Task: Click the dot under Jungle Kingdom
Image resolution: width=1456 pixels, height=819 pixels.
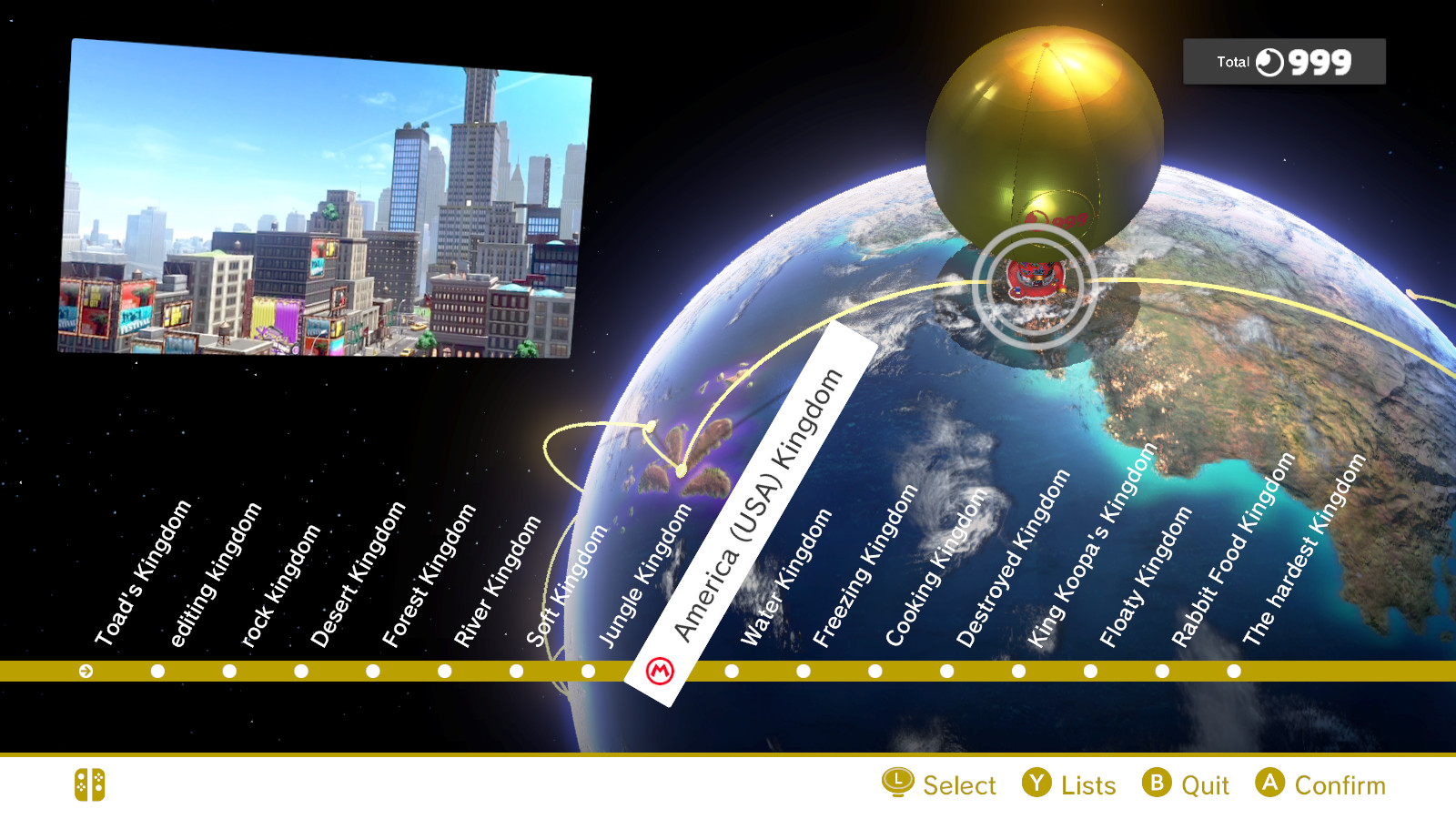Action: (588, 672)
